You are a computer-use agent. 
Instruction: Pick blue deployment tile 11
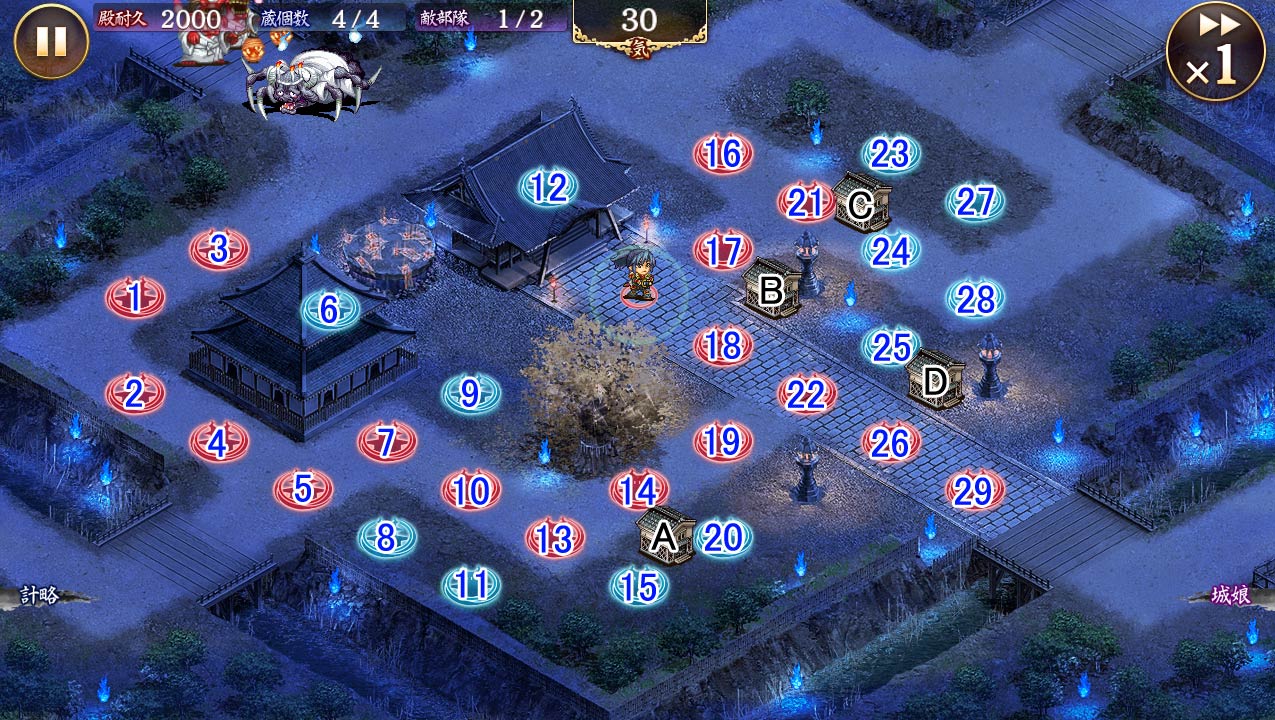click(x=470, y=585)
